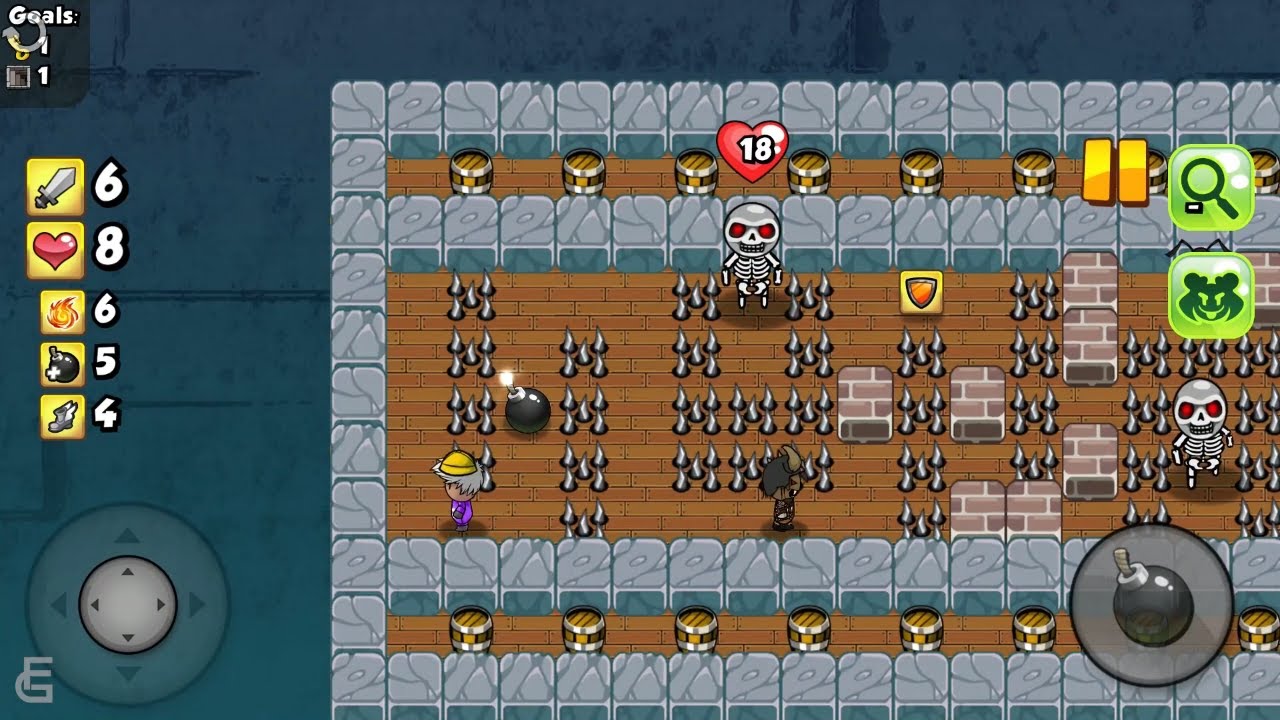Select the flame blast range stat icon
Viewport: 1280px width, 720px height.
[x=61, y=312]
